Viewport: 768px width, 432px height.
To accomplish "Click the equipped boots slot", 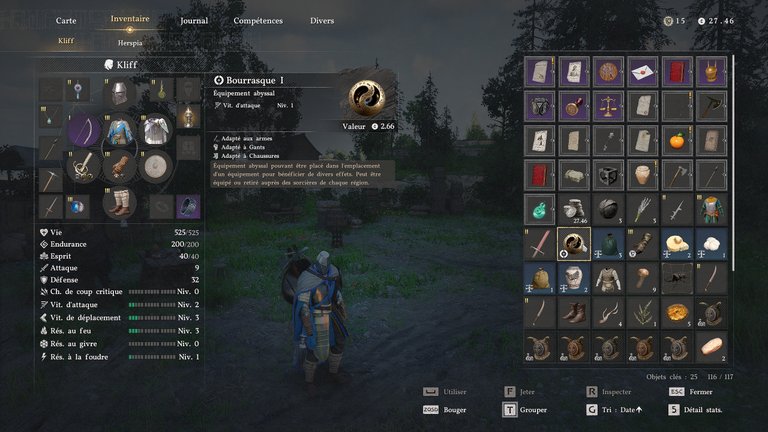I will click(120, 202).
